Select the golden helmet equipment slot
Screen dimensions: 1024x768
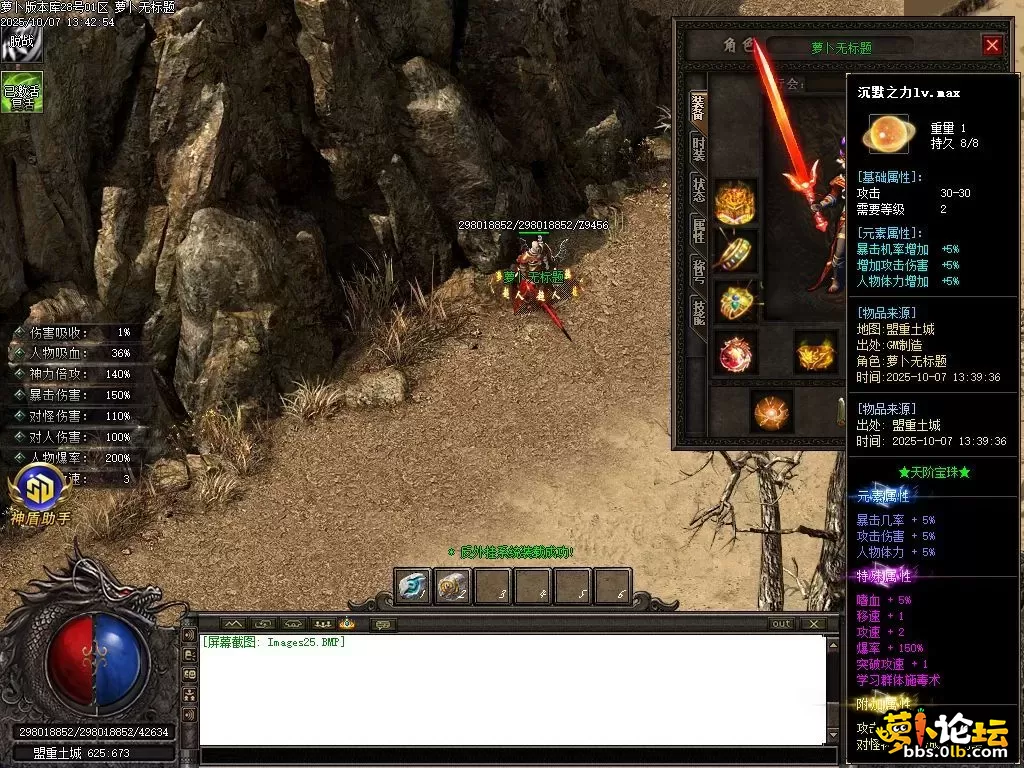point(736,201)
